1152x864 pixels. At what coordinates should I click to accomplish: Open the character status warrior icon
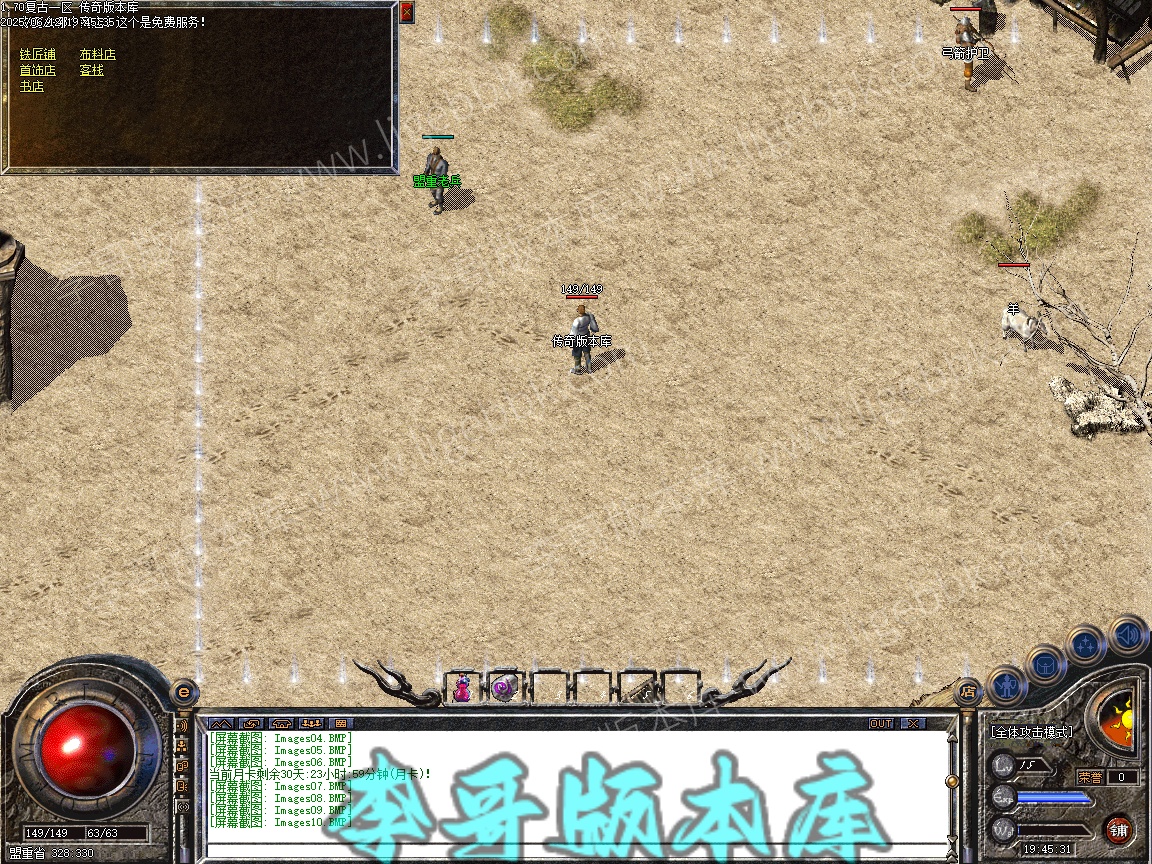pyautogui.click(x=1006, y=687)
